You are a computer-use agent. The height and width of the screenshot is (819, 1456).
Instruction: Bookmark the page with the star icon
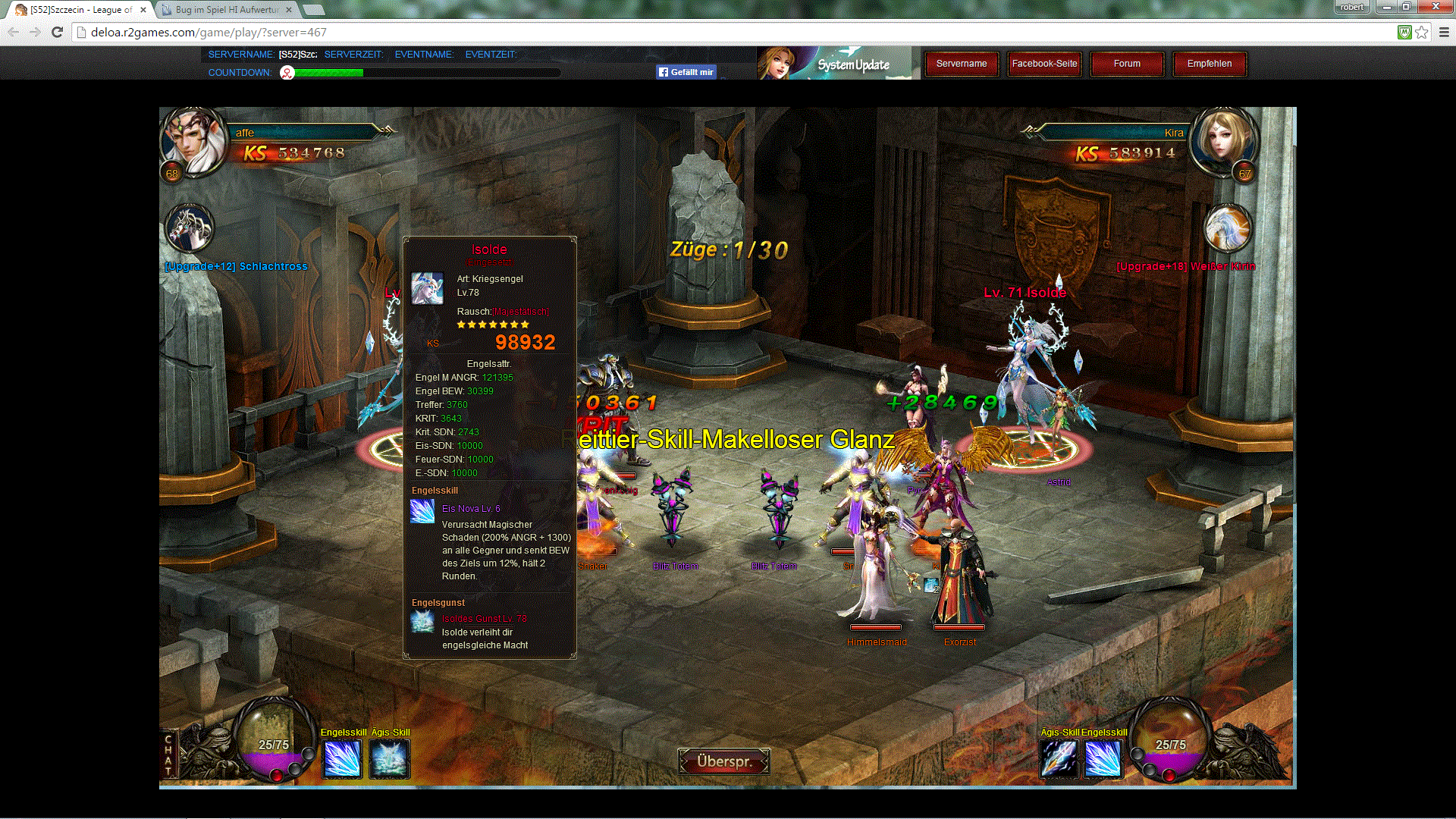(x=1422, y=32)
